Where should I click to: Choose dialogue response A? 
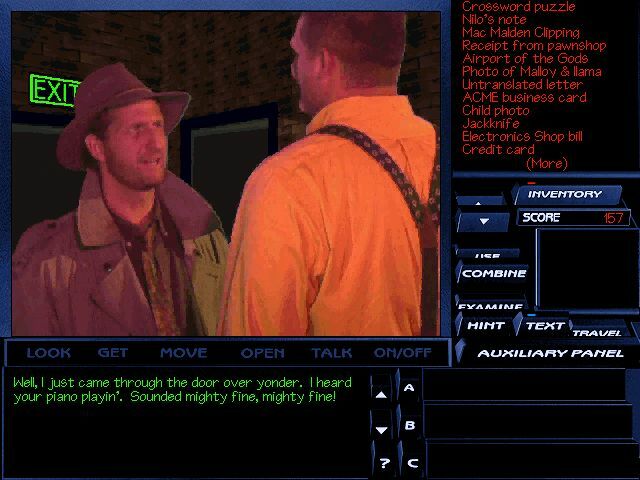click(x=410, y=387)
